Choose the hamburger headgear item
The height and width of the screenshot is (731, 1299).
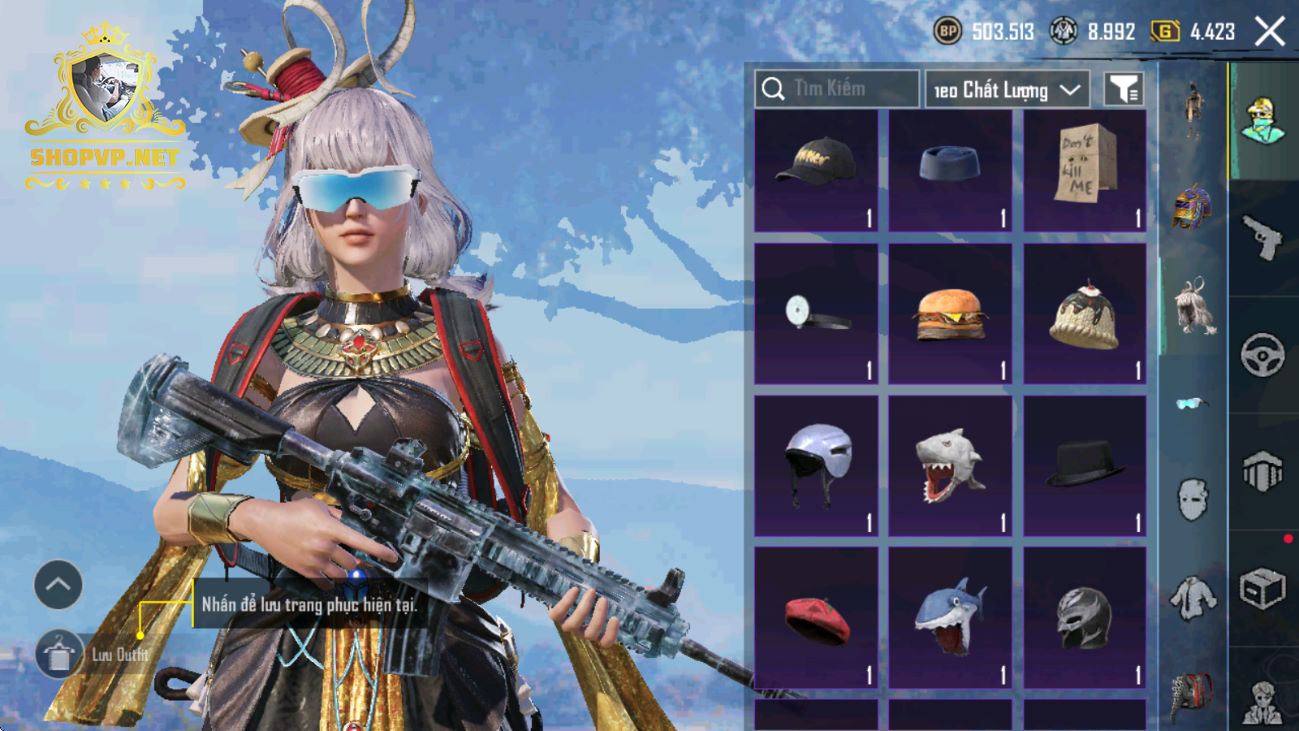pyautogui.click(x=950, y=314)
